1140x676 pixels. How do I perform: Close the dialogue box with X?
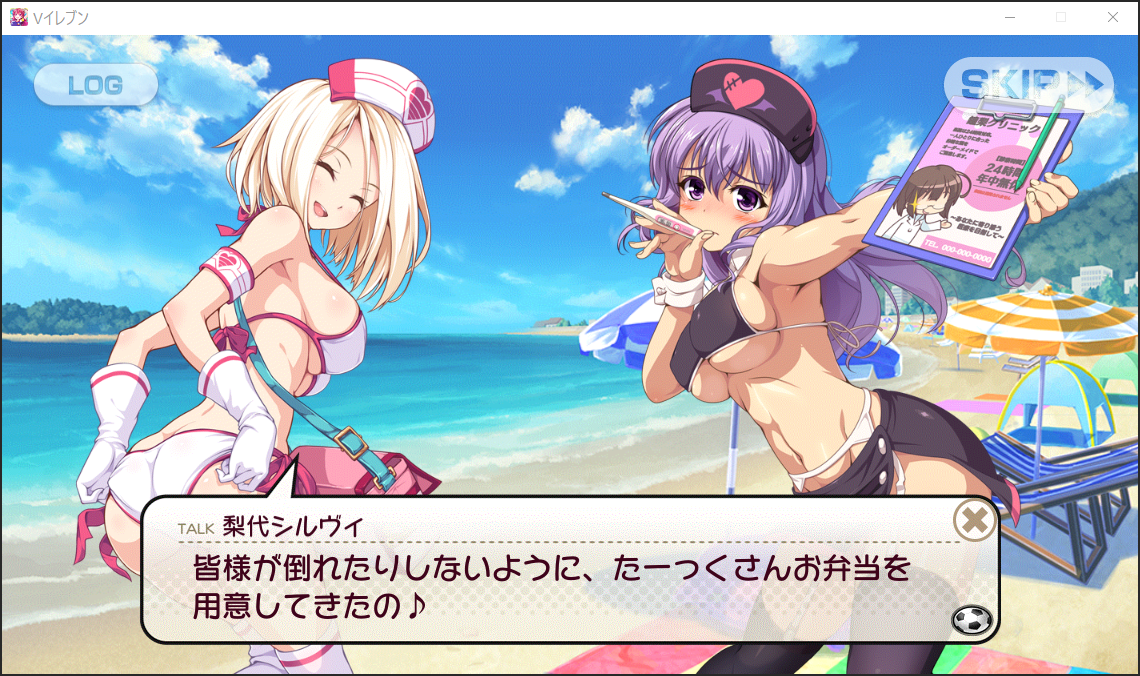(x=974, y=520)
